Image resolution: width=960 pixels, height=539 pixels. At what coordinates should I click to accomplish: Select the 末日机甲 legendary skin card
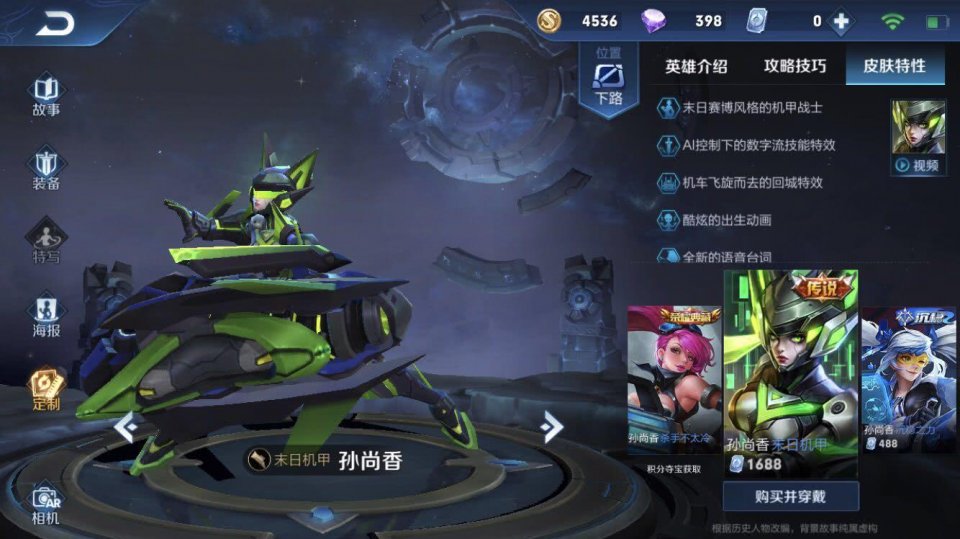[x=790, y=372]
